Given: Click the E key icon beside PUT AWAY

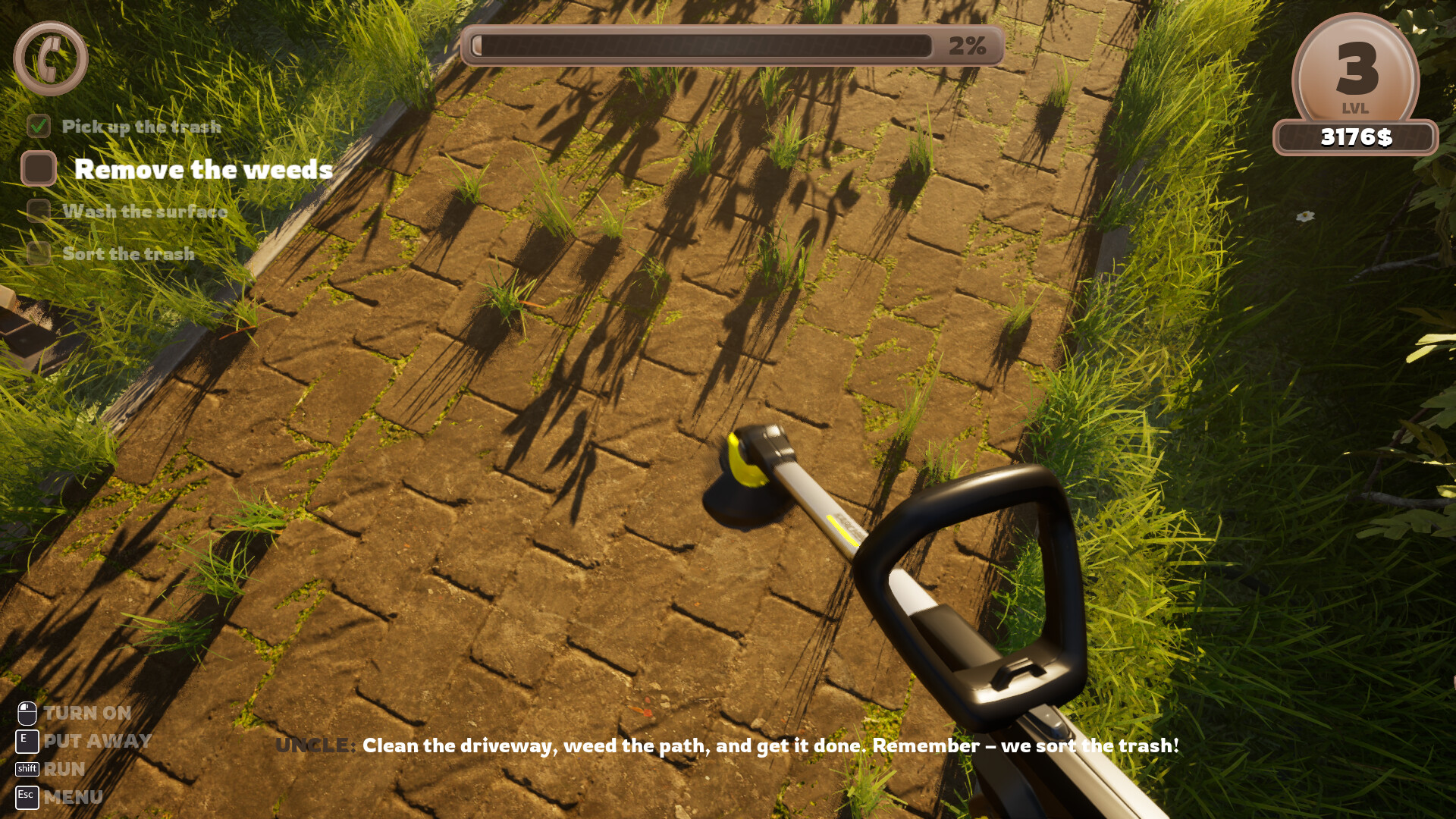Looking at the screenshot, I should [x=26, y=741].
